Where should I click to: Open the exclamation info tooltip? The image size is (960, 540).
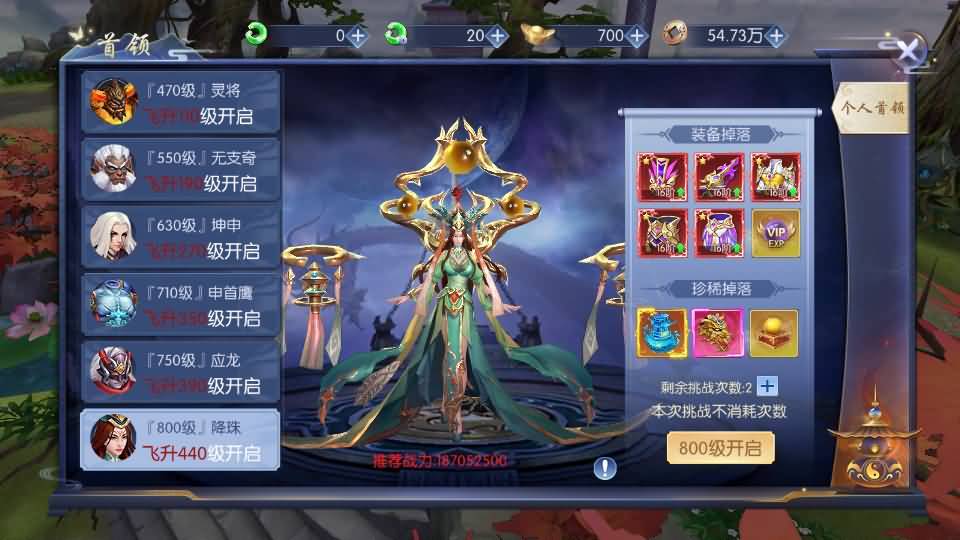[x=606, y=467]
